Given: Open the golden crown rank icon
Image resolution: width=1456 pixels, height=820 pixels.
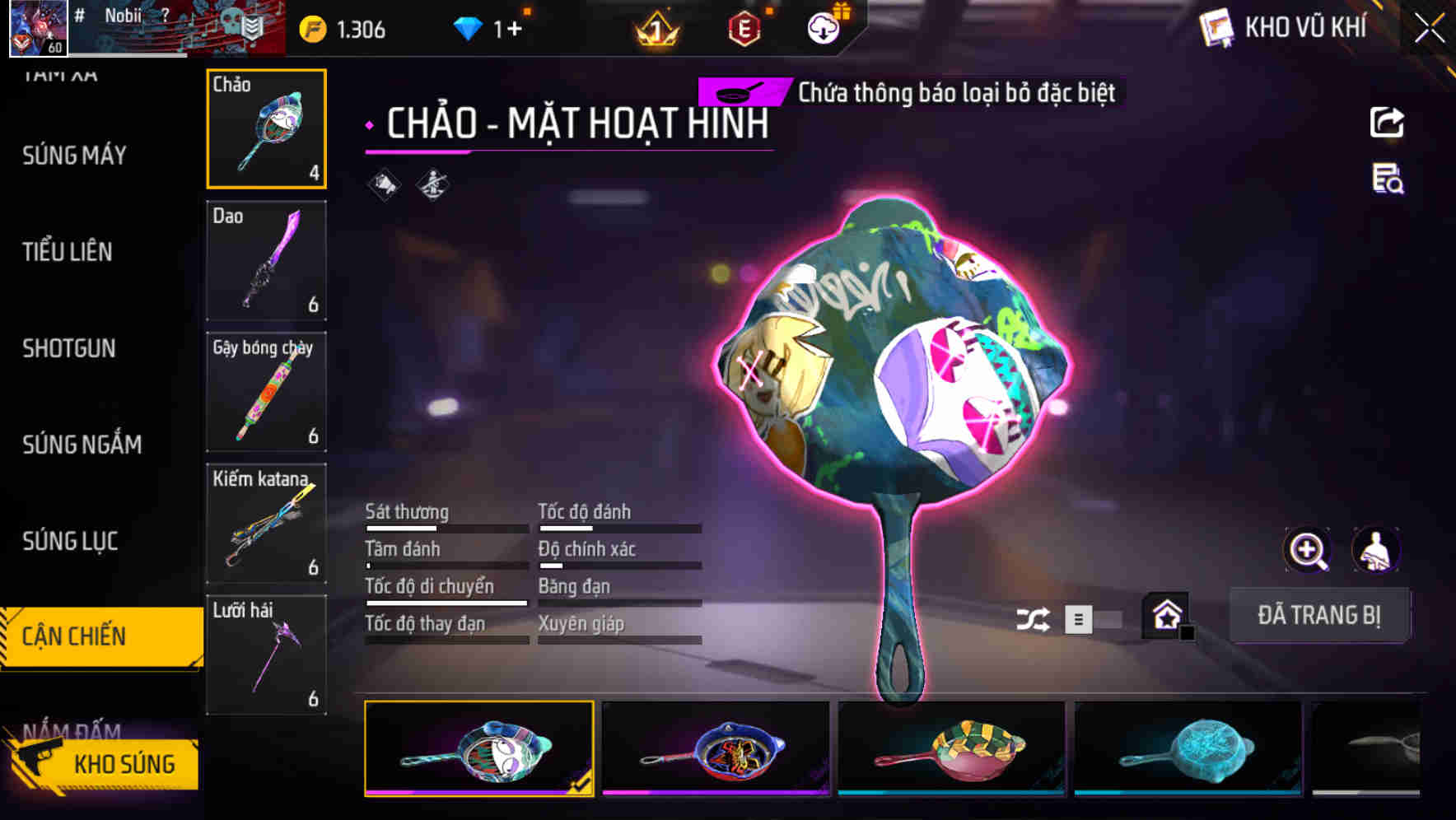Looking at the screenshot, I should [655, 30].
